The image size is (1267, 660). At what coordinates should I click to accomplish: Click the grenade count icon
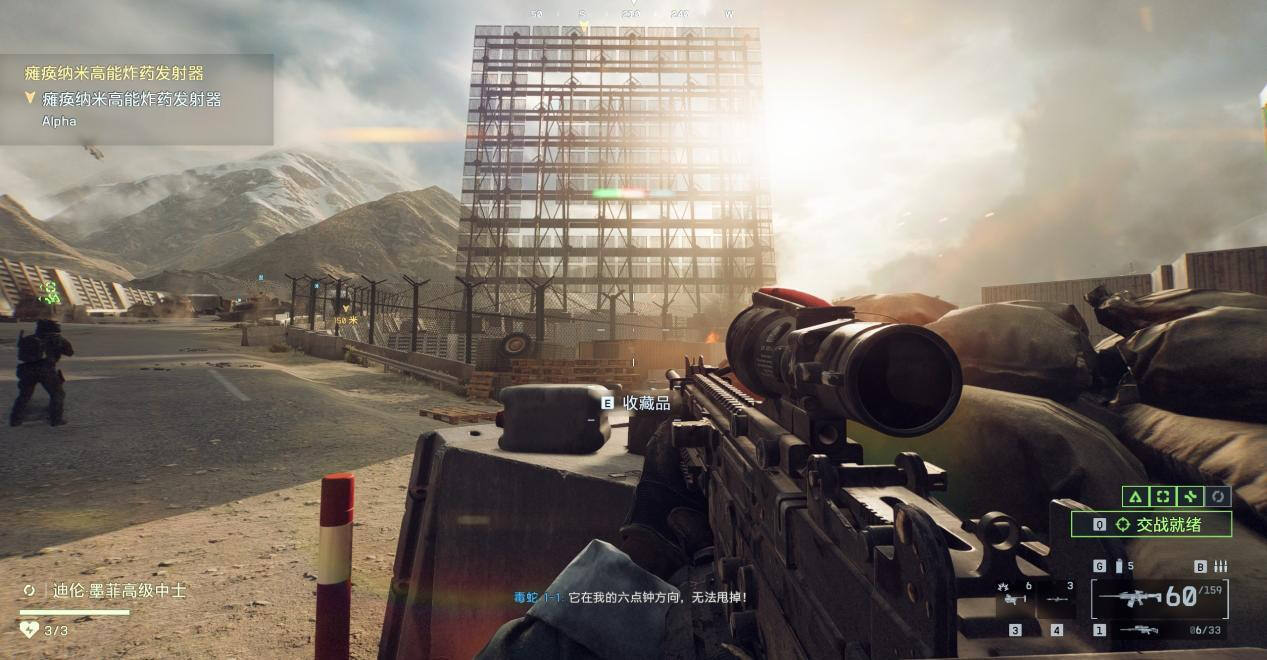[1119, 566]
